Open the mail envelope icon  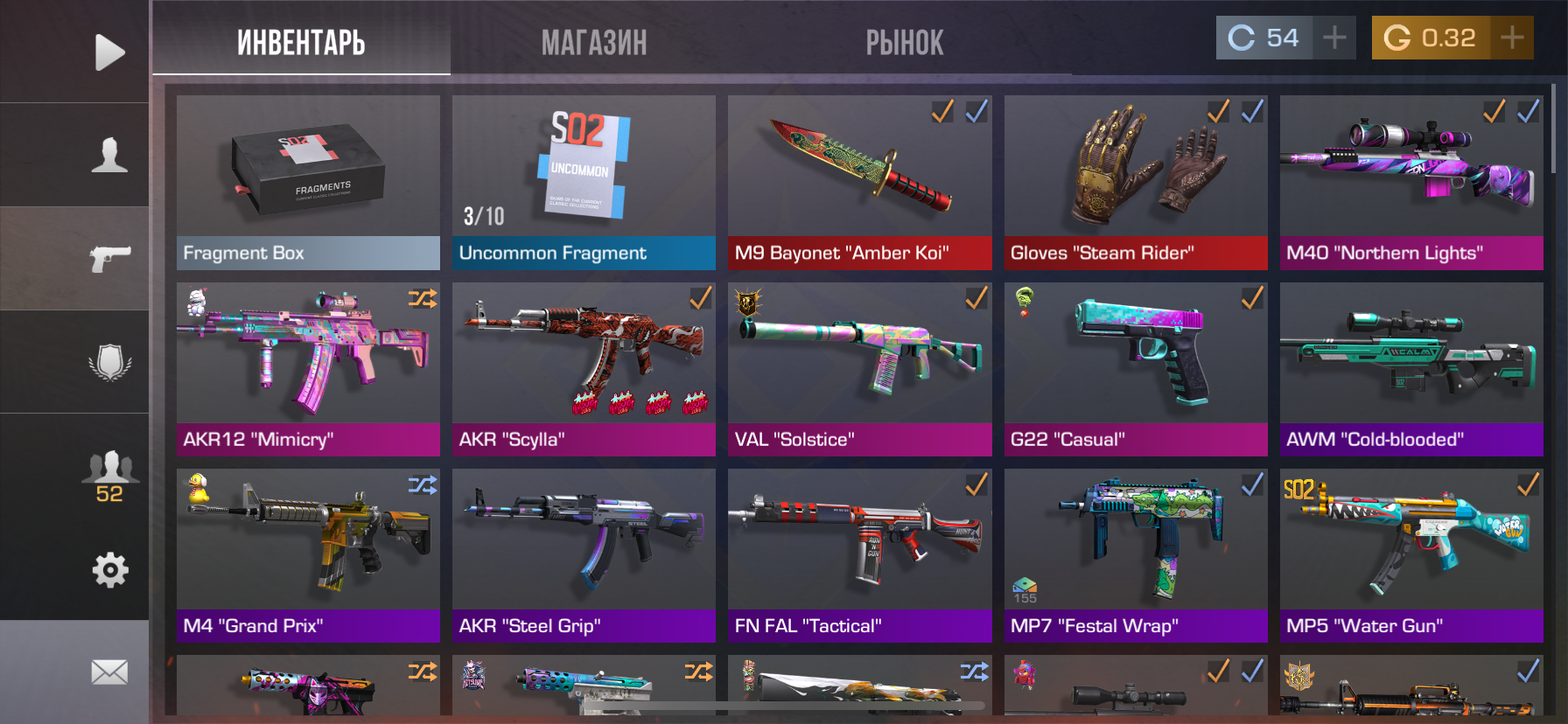[109, 672]
